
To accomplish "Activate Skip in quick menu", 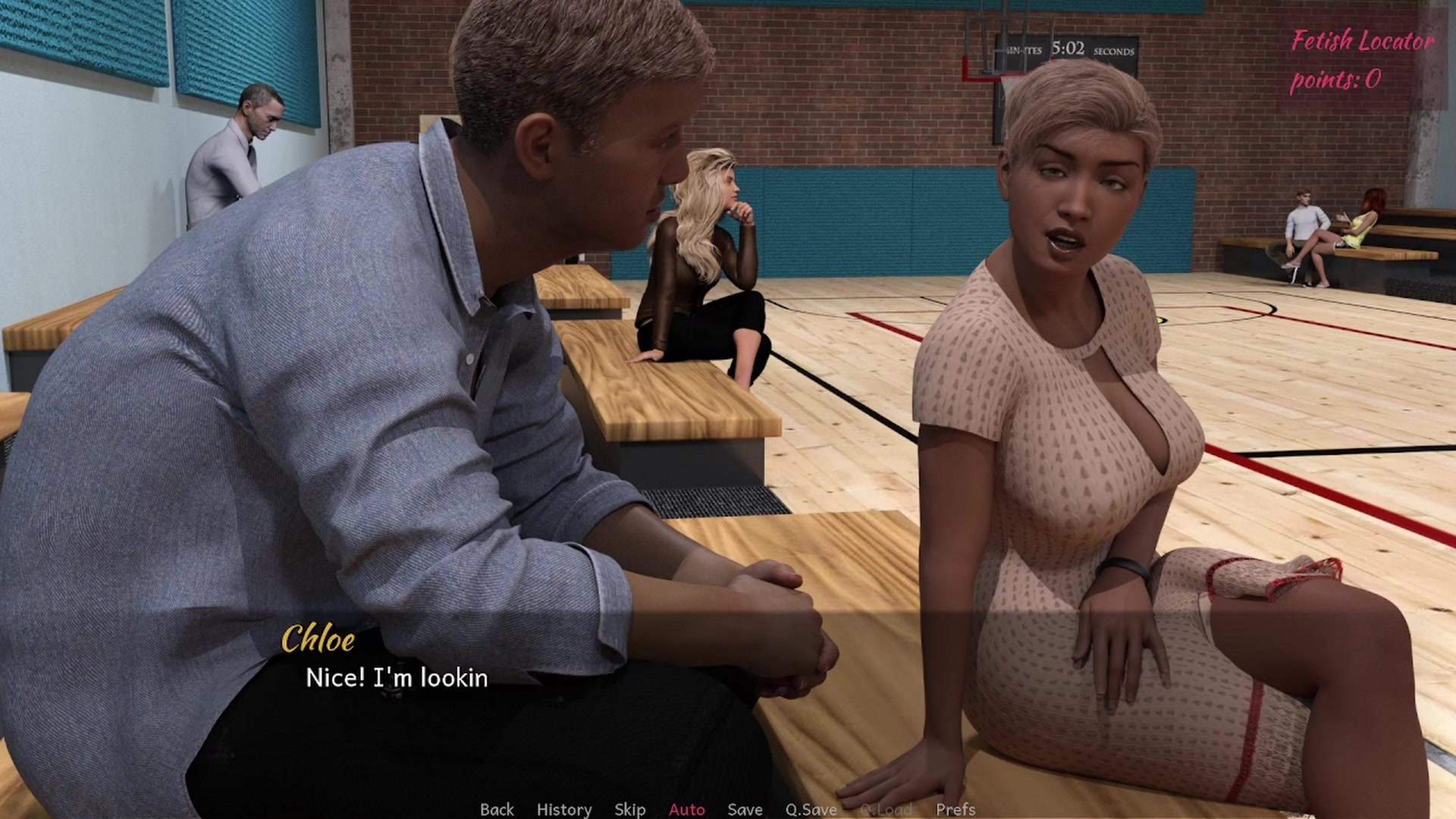I will pos(629,809).
